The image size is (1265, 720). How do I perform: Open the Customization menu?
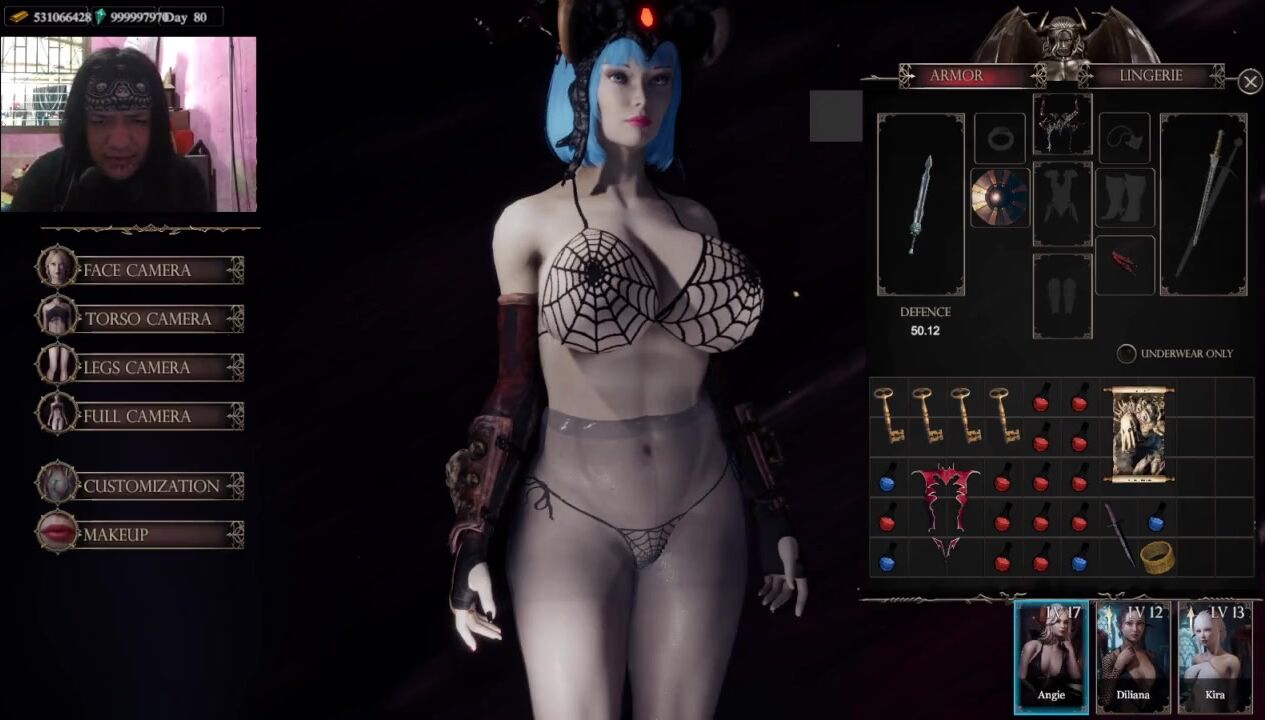coord(140,486)
